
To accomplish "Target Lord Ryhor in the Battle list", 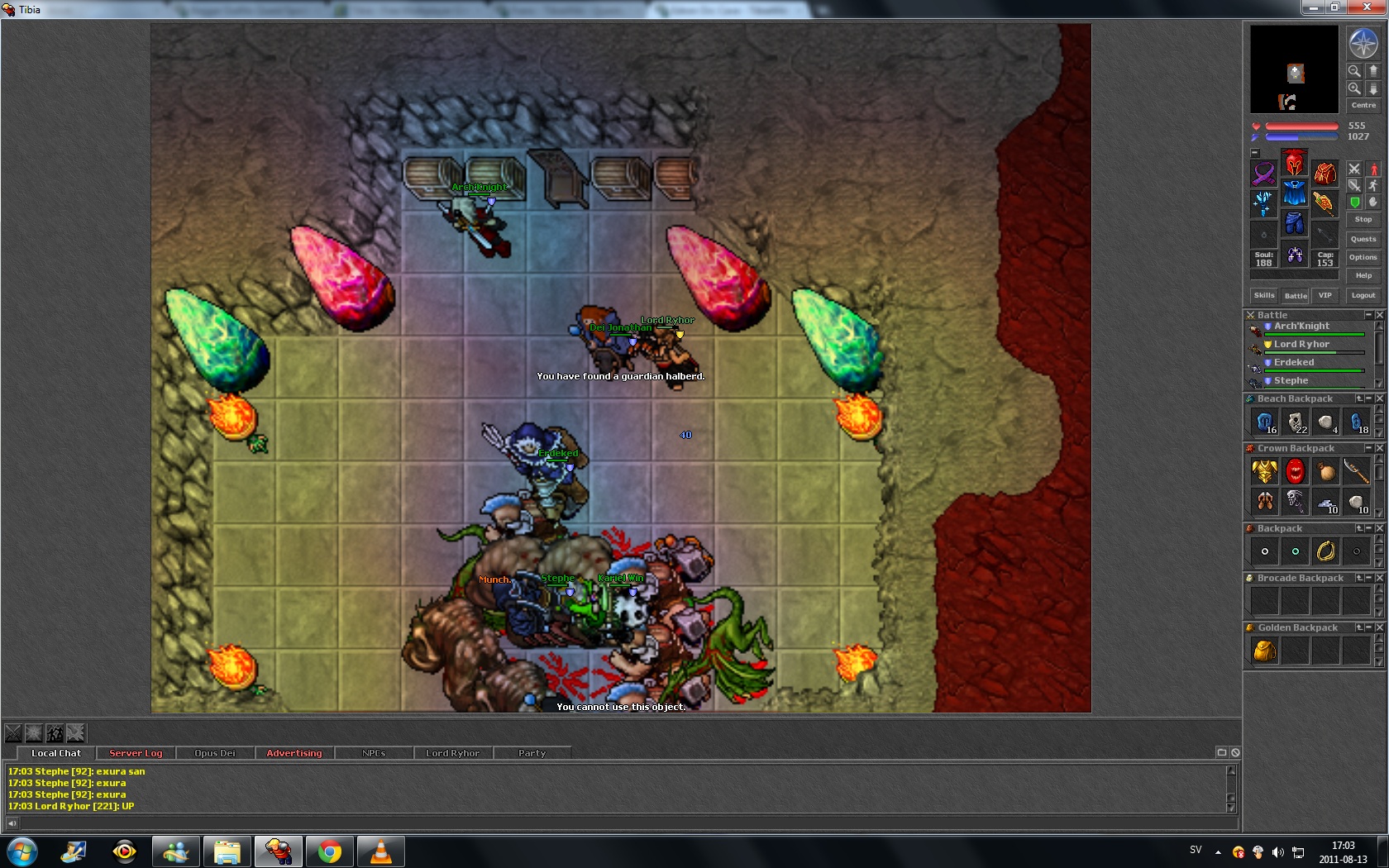I will coord(1301,344).
